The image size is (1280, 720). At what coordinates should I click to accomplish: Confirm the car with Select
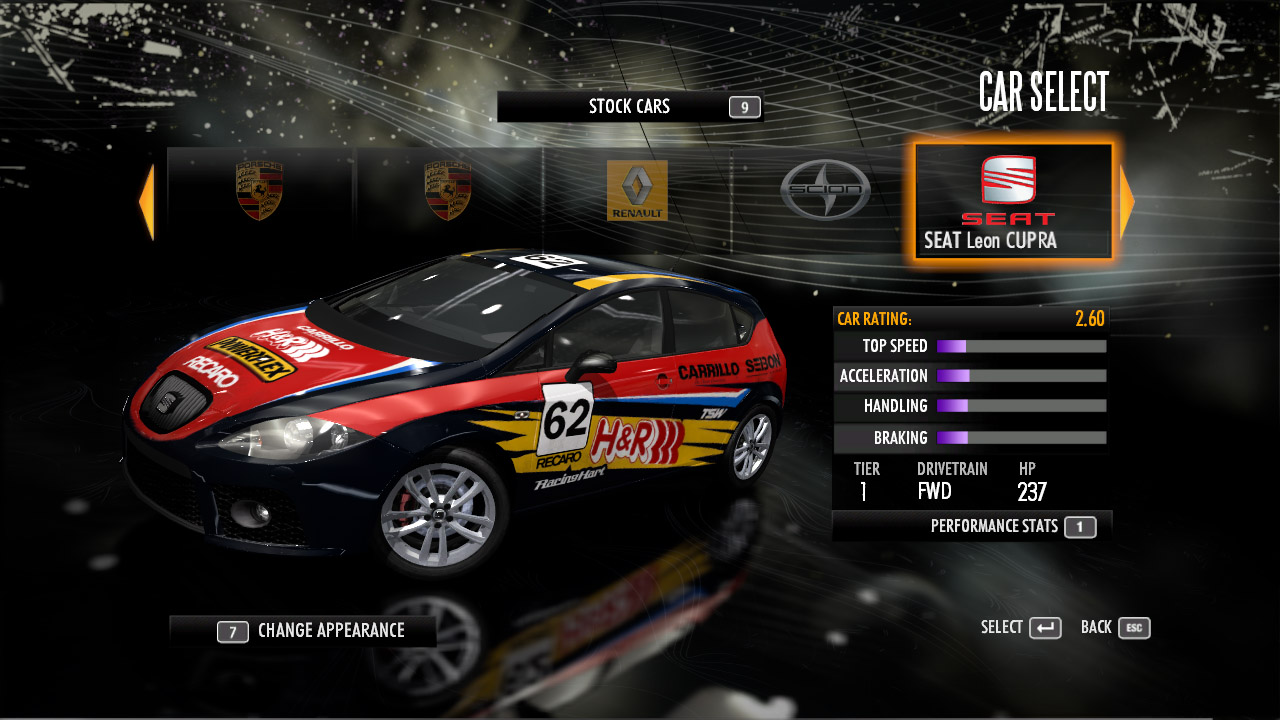(x=1020, y=628)
